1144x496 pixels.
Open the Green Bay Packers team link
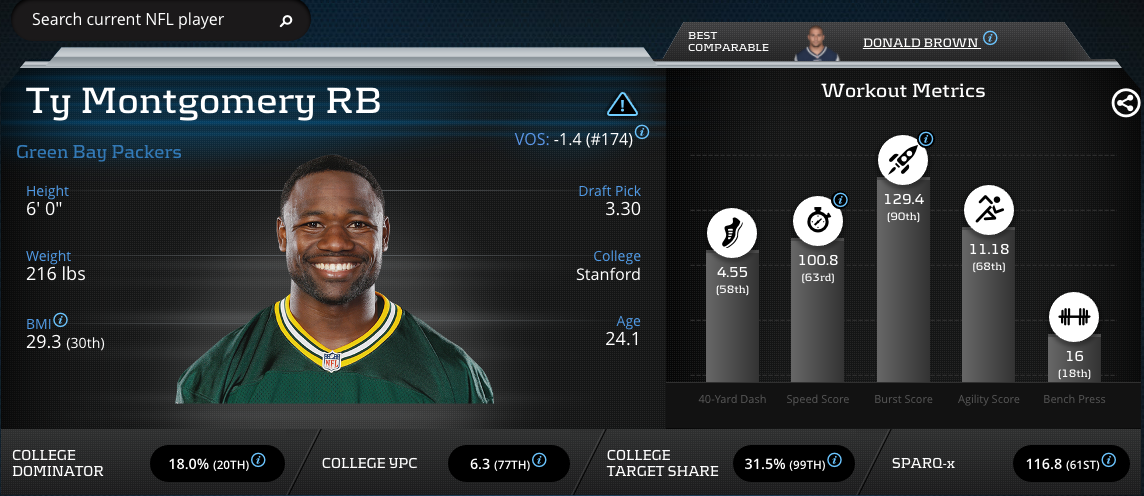(99, 152)
